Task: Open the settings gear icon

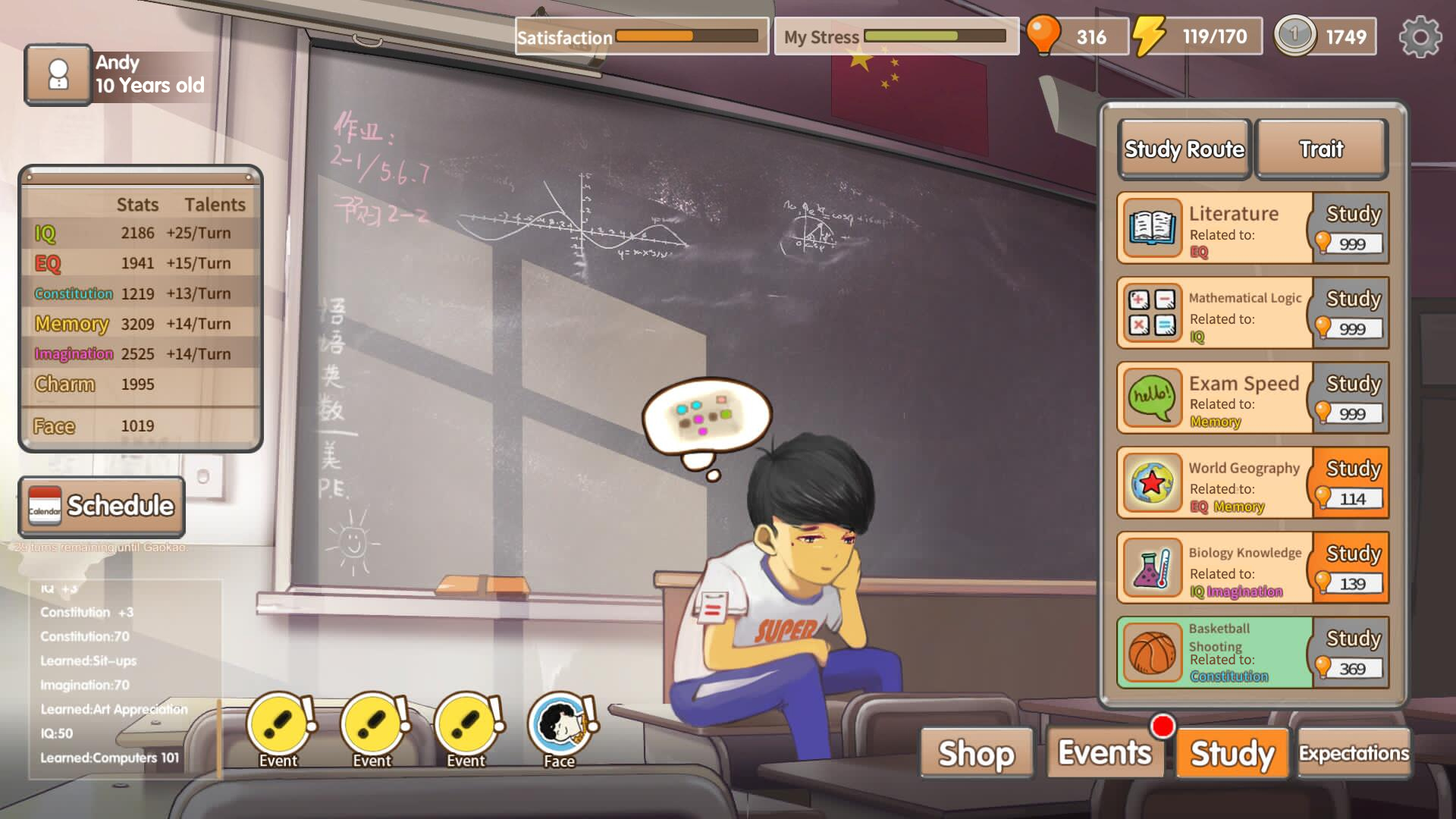Action: click(x=1420, y=37)
